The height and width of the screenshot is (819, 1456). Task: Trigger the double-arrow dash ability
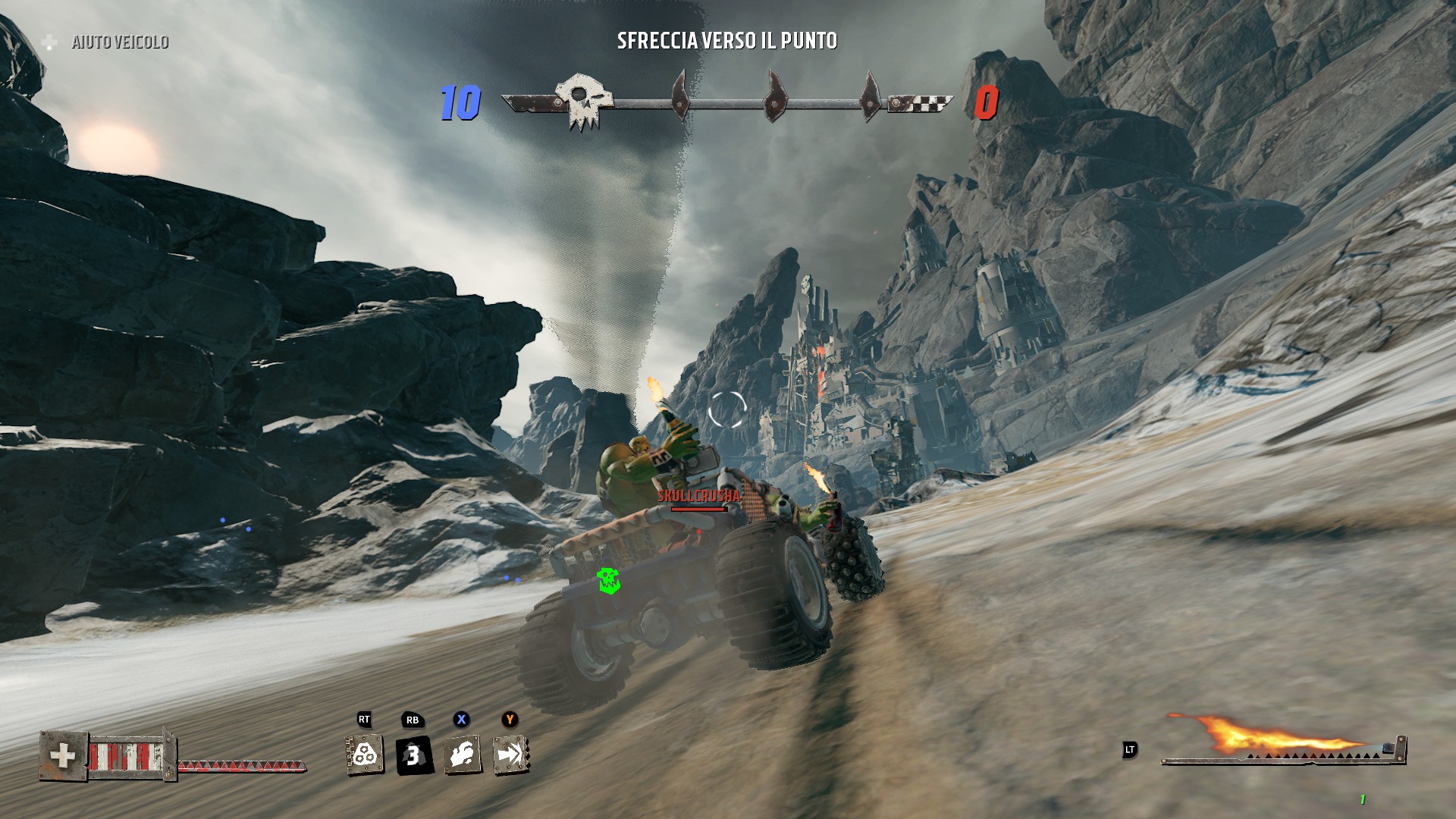510,755
